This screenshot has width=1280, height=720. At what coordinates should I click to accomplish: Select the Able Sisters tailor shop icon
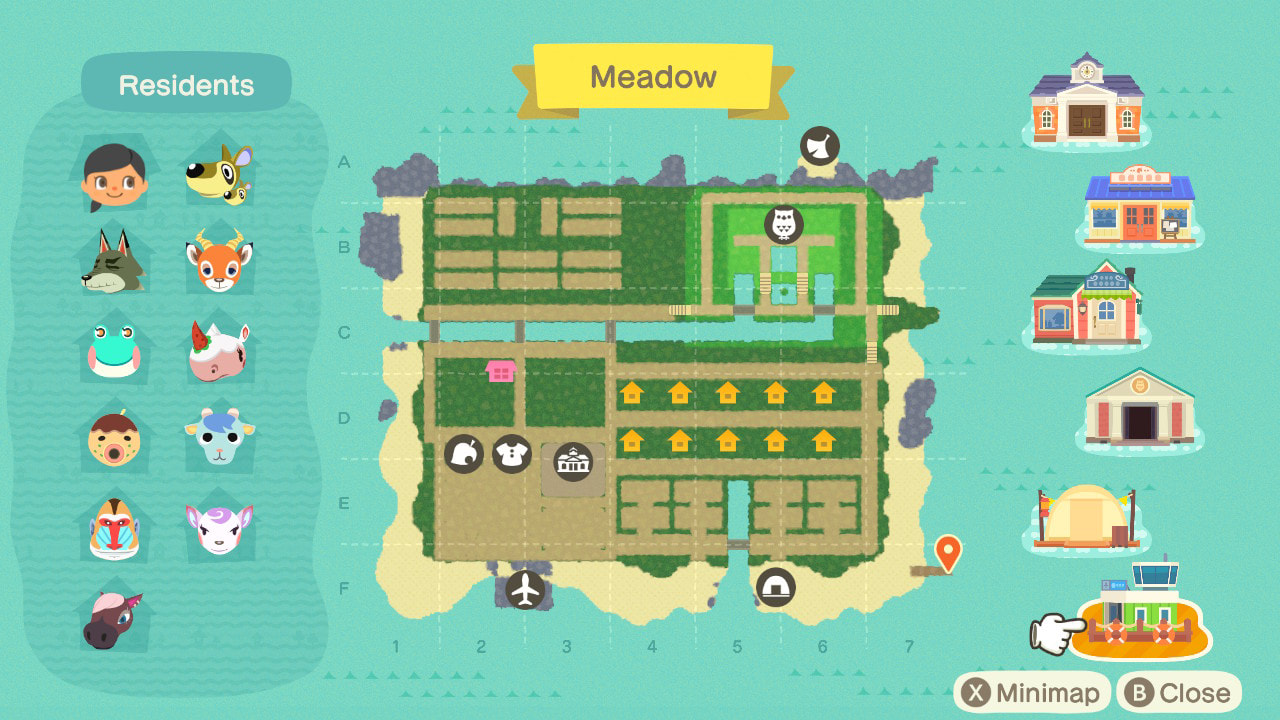[x=1086, y=303]
